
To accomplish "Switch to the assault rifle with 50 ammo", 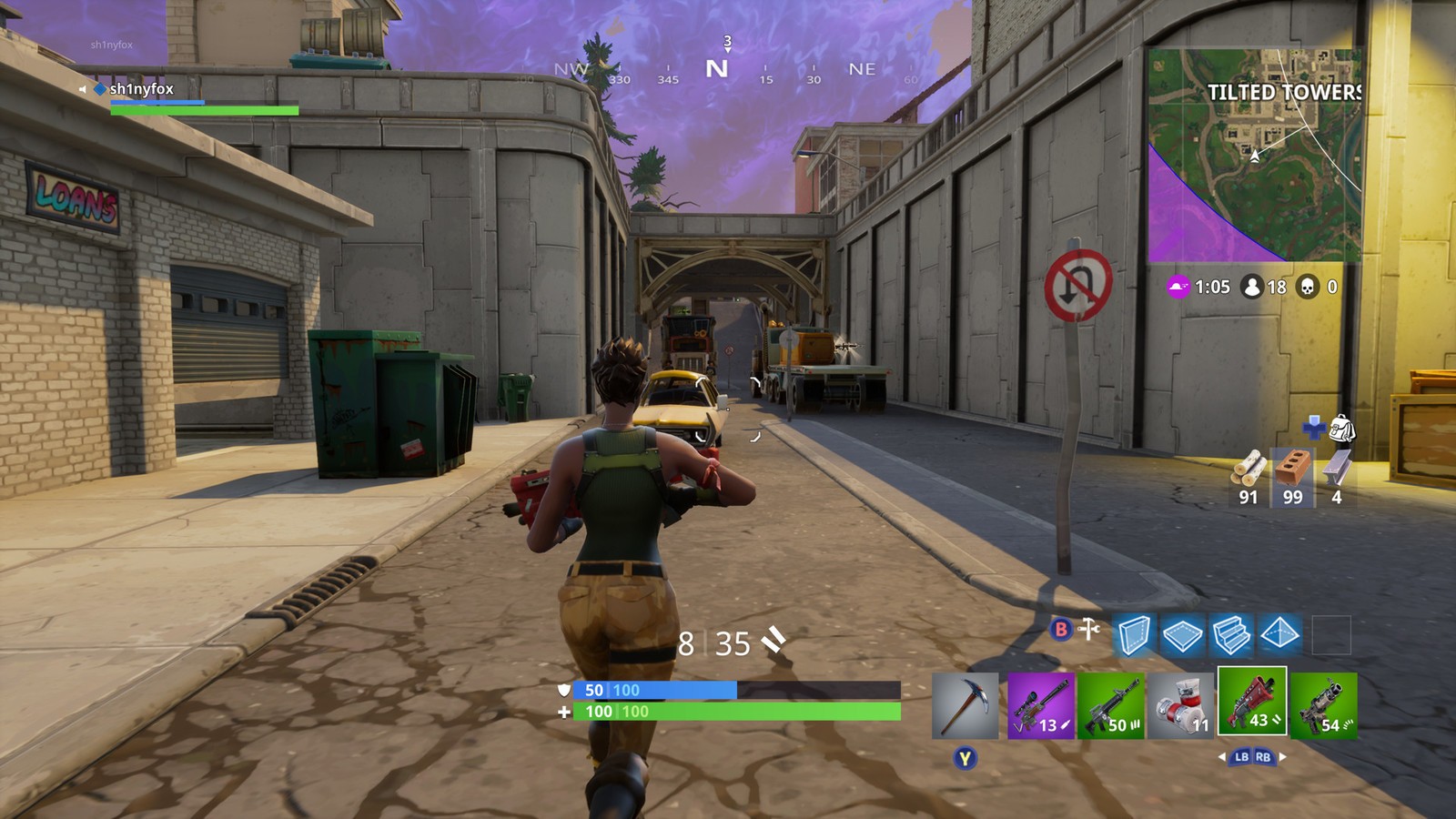I will pos(1111,706).
